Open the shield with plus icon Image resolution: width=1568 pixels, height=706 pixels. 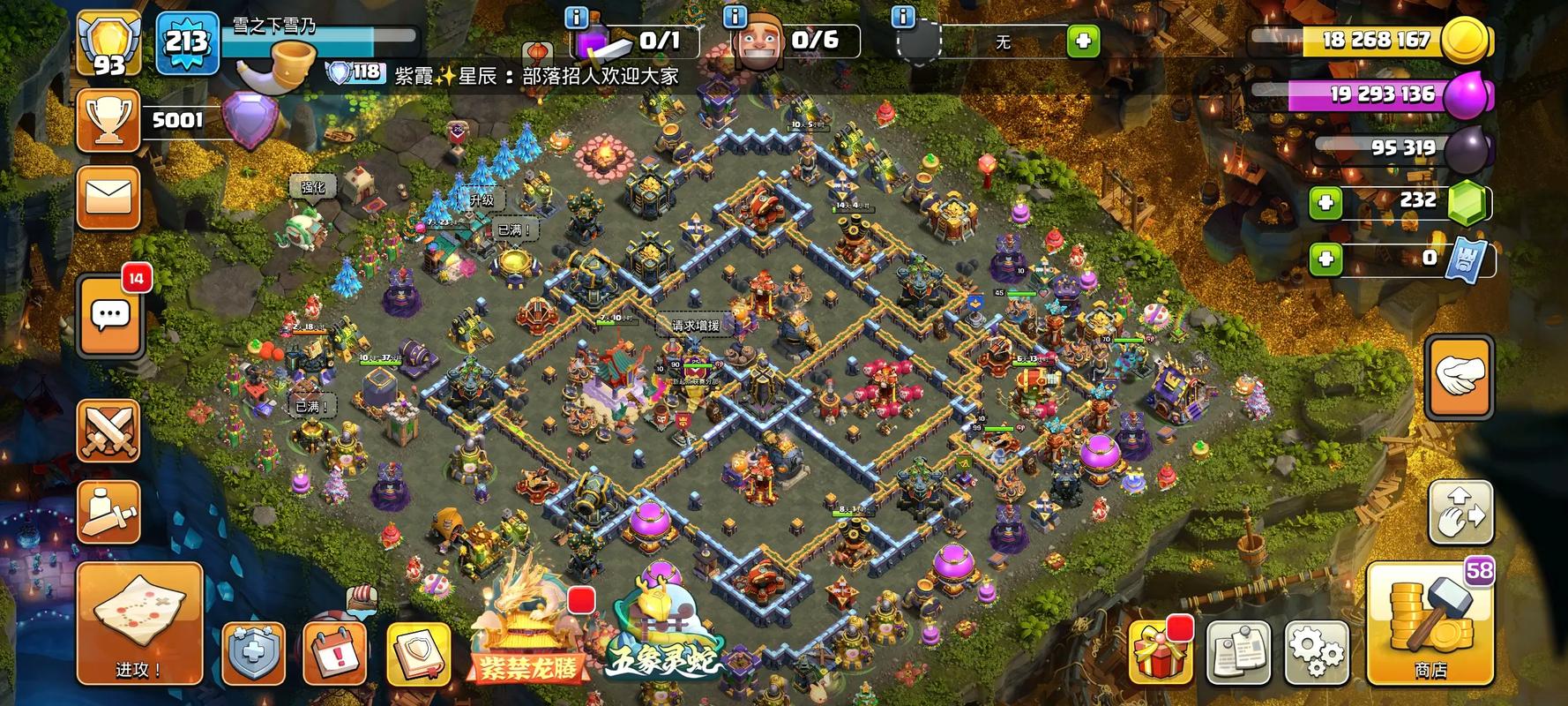[253, 653]
